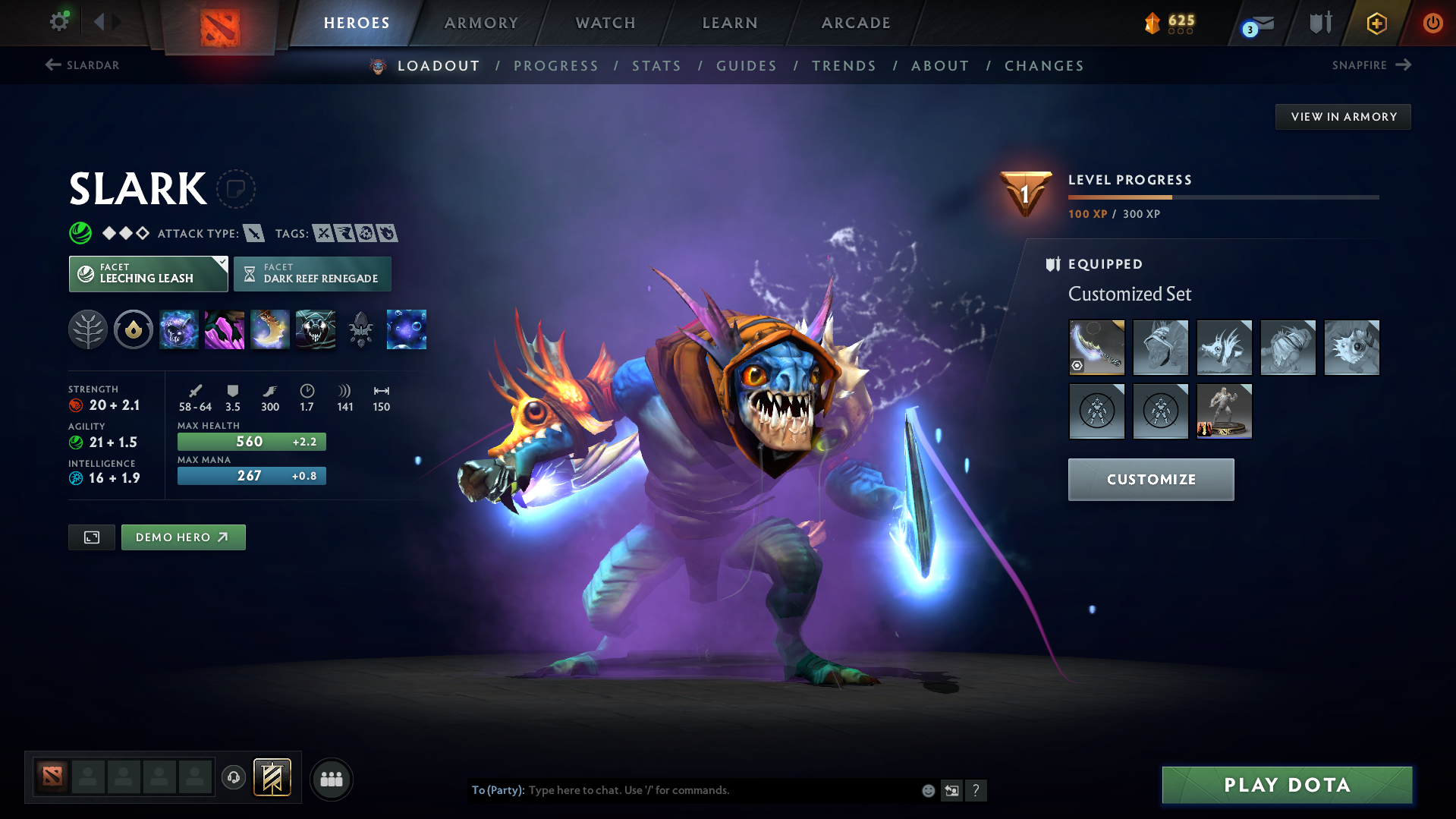Switch to the Armory tab

click(x=481, y=23)
